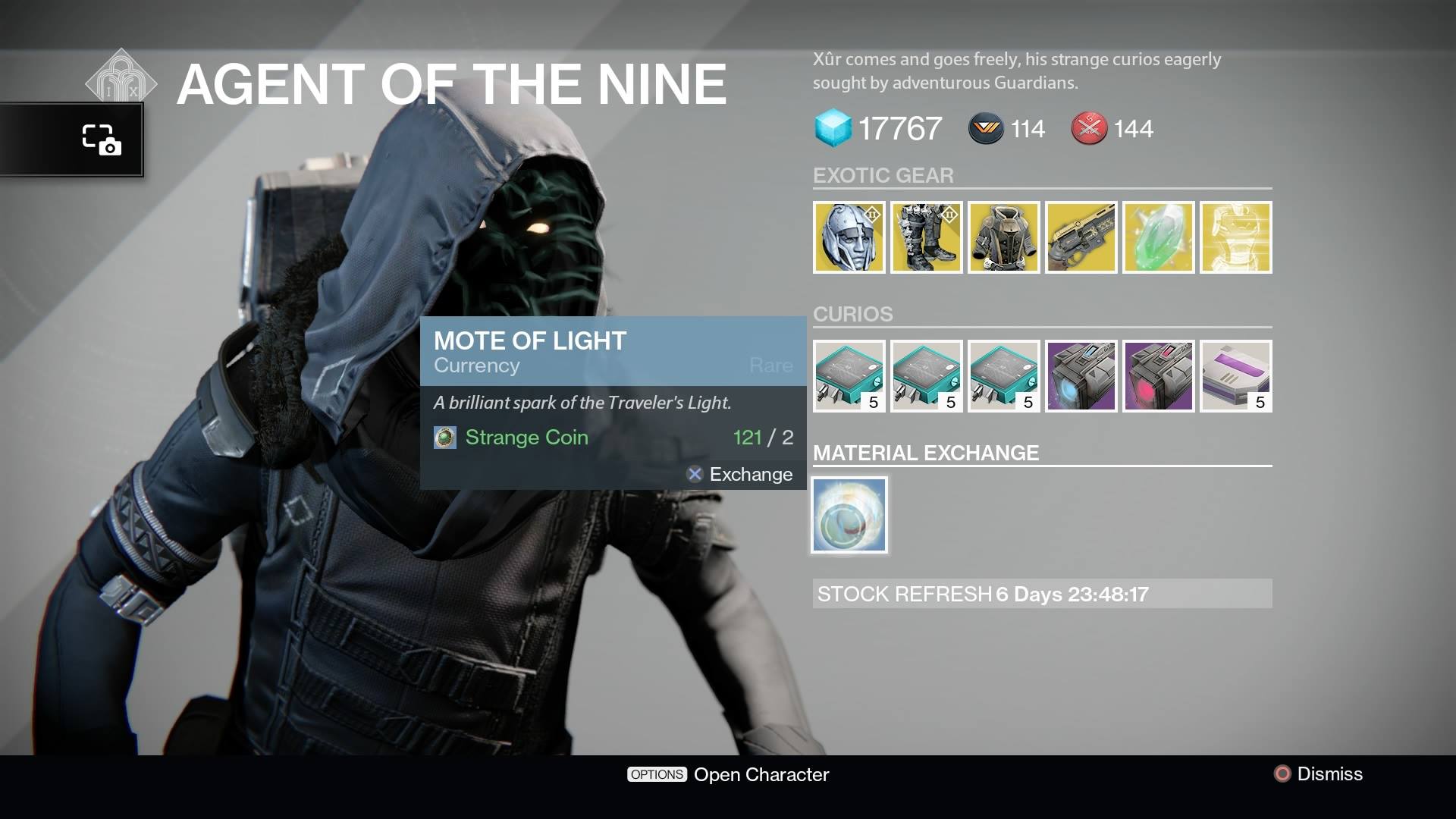Select the Crucible Marks red currency icon
The height and width of the screenshot is (819, 1456).
coord(1090,128)
